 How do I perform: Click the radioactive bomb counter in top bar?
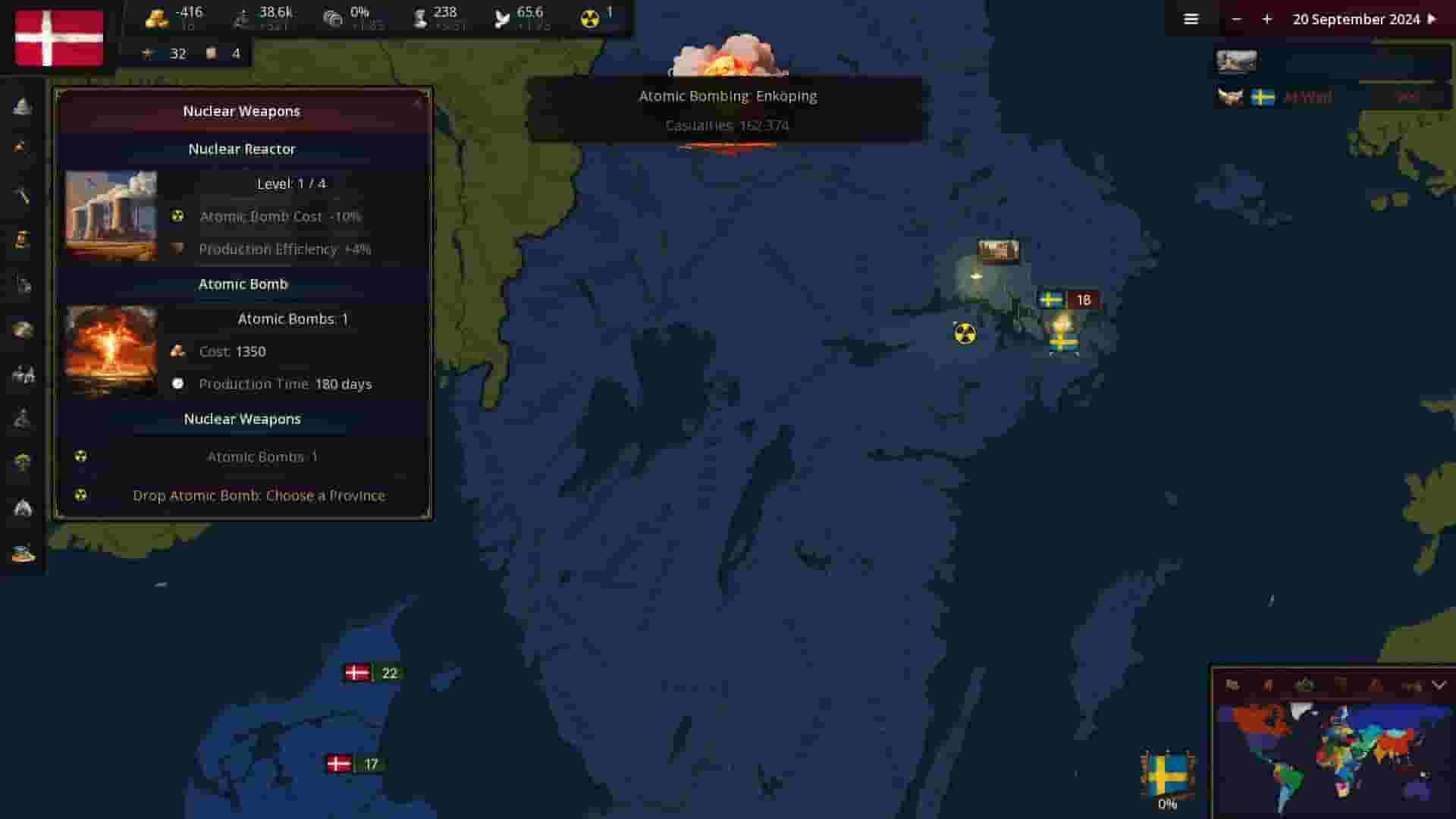(x=591, y=15)
